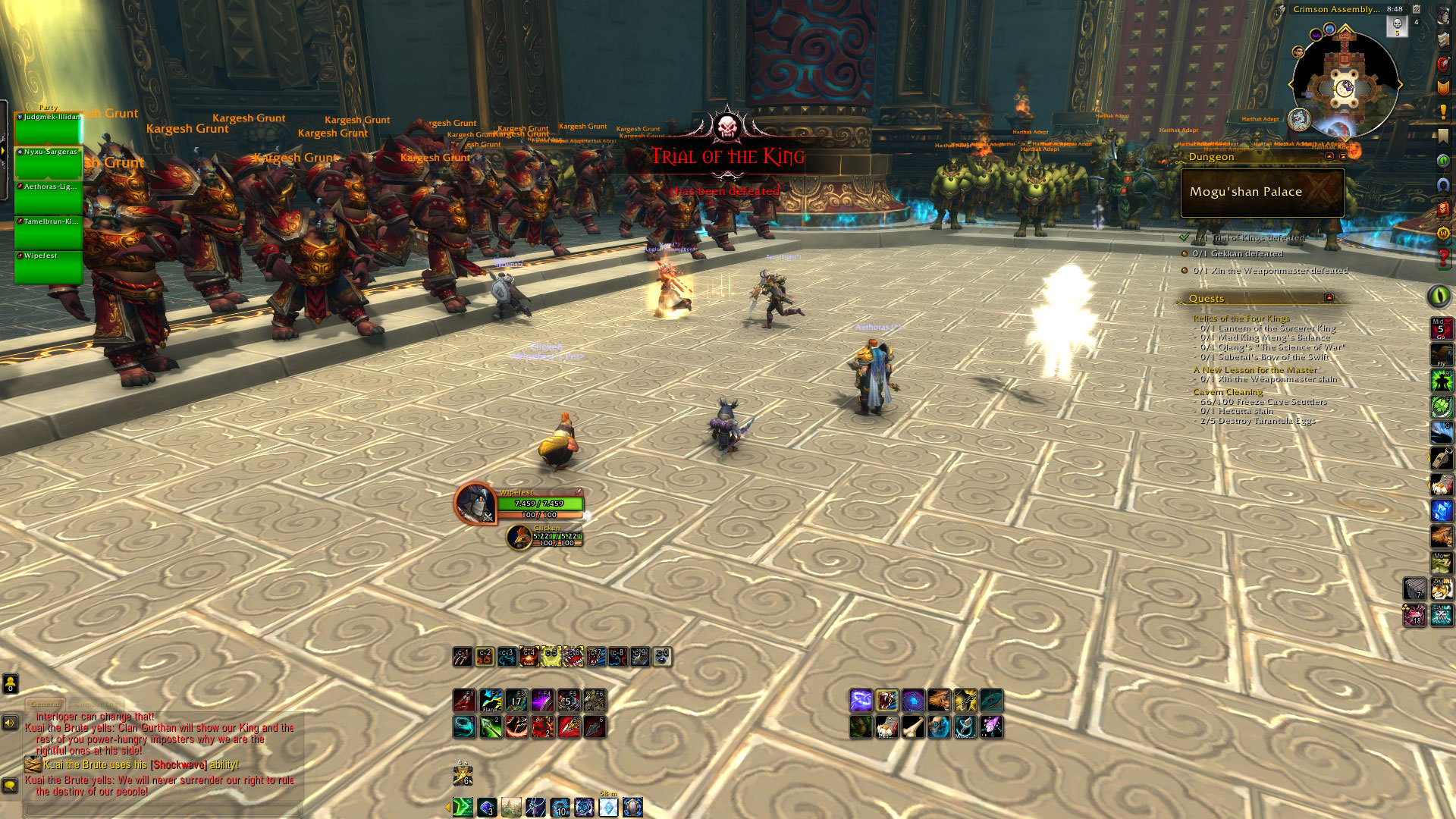Screen dimensions: 1456x819
Task: Open the calendar button beside the clock
Action: point(1416,9)
